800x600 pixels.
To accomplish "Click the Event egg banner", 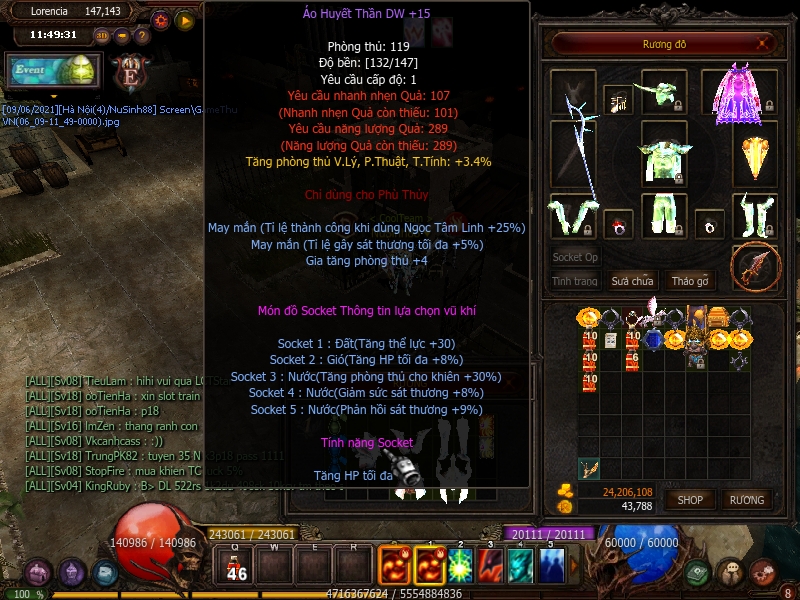I will point(55,72).
